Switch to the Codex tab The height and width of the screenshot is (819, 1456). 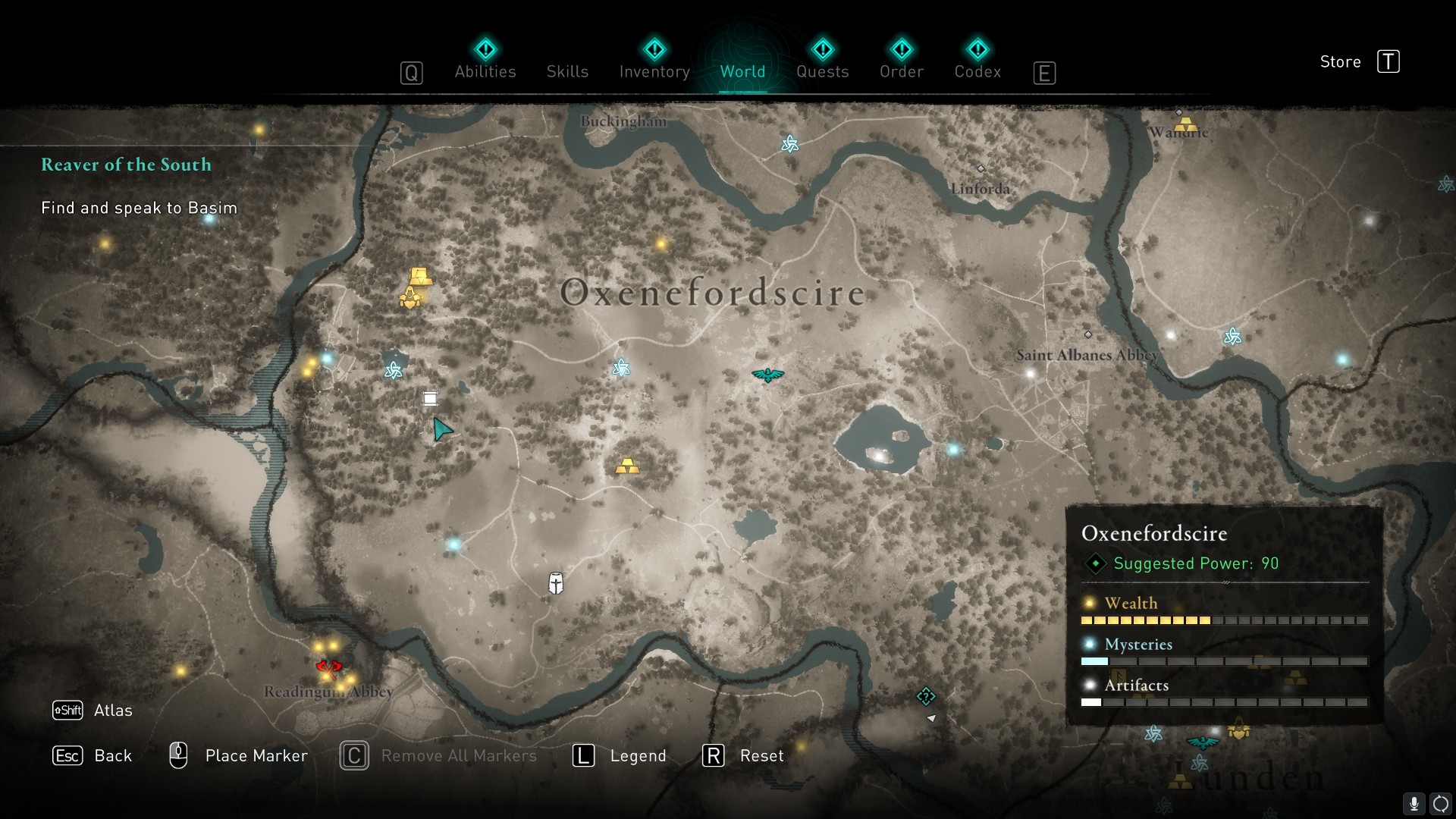pos(977,71)
